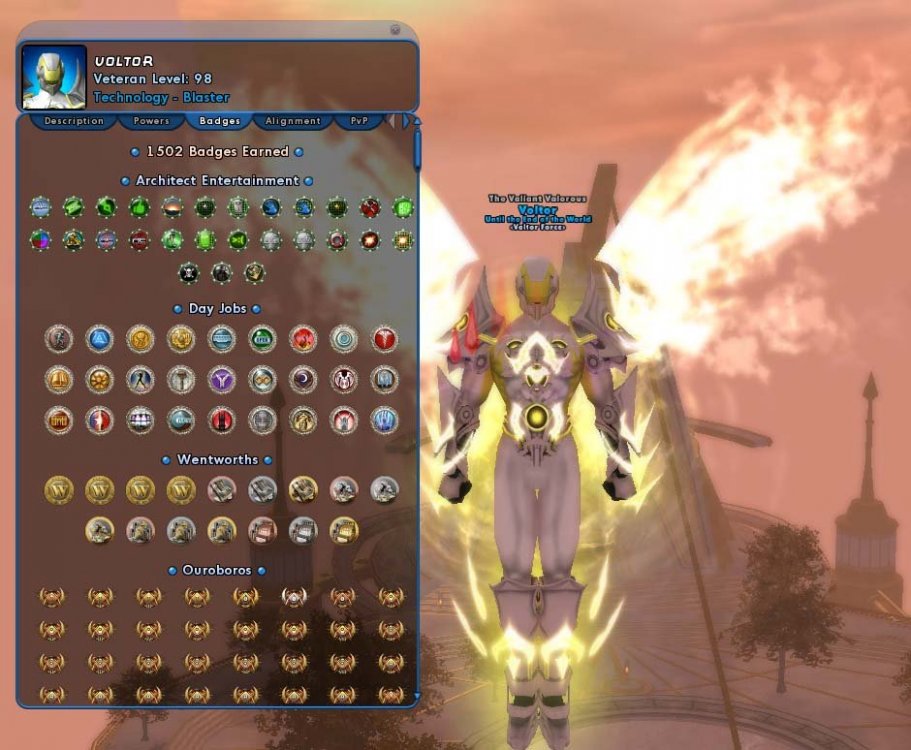
Task: Close the character info window
Action: 395,30
